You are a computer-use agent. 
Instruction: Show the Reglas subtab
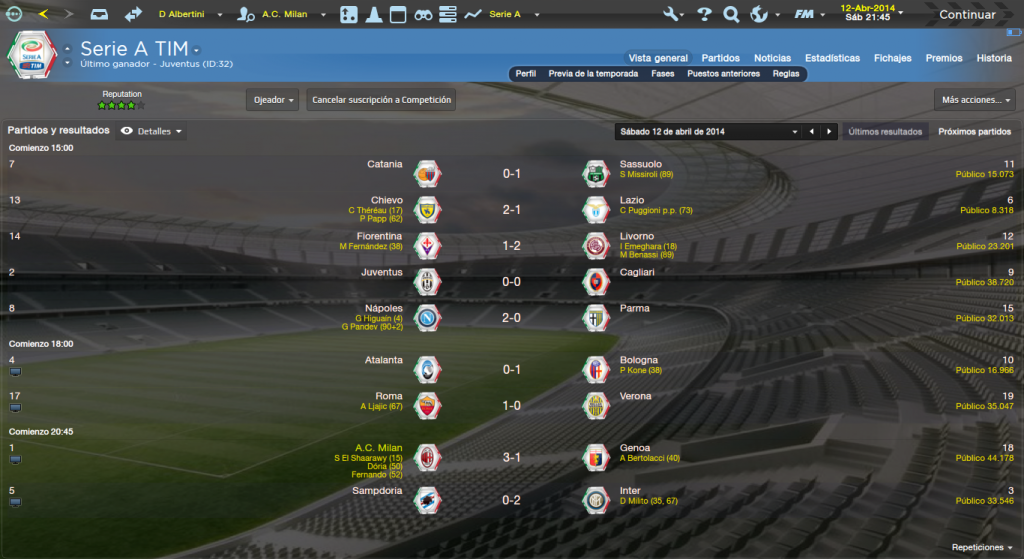click(786, 74)
